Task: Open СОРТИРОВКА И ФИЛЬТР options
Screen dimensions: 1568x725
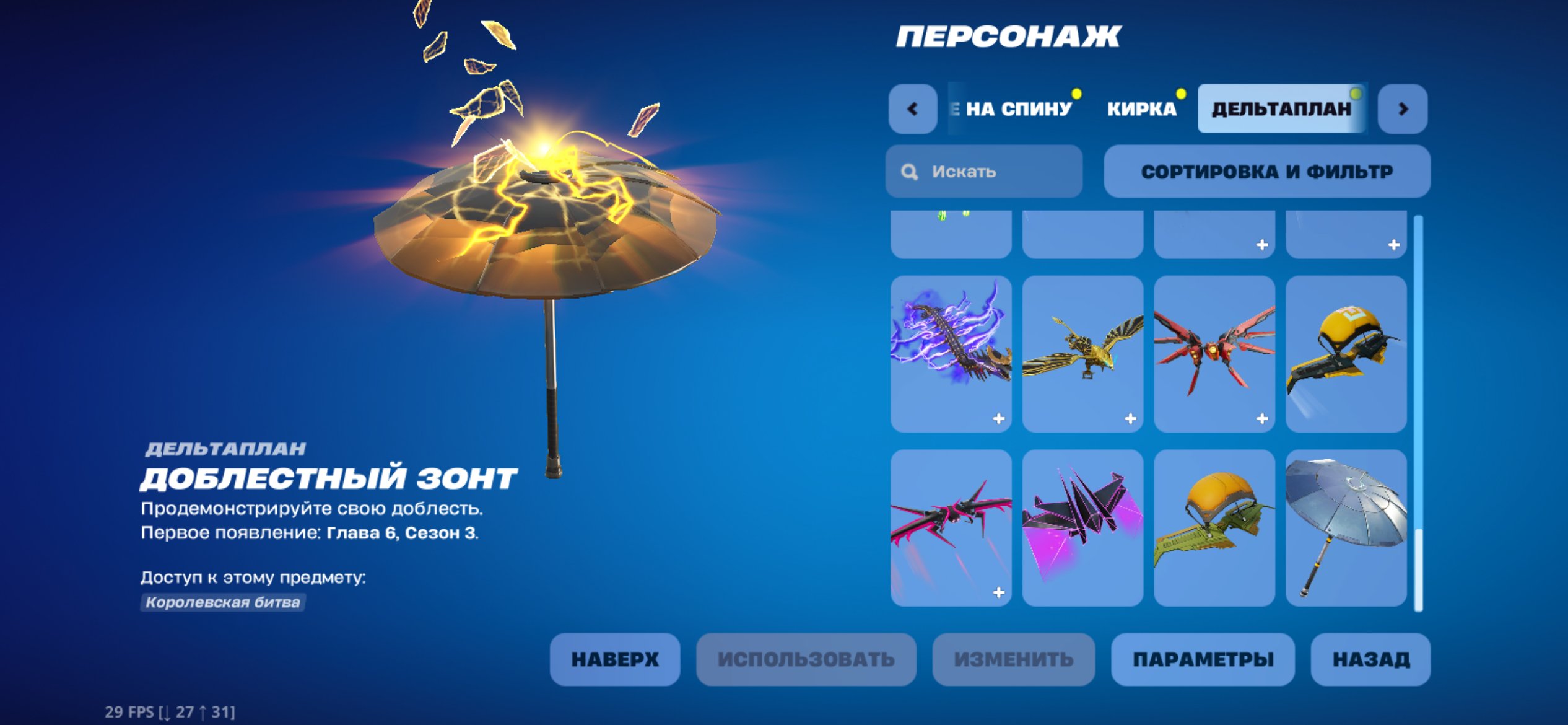Action: 1268,172
